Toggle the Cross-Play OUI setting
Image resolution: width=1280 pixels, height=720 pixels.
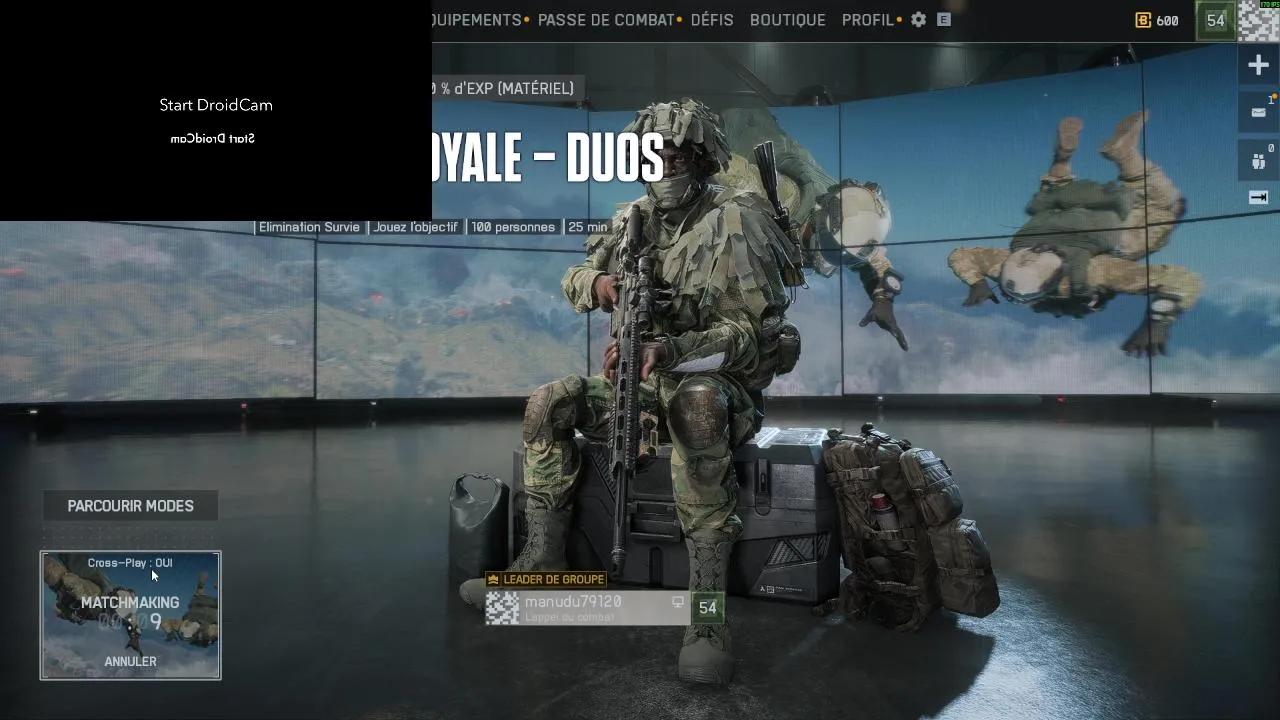click(x=129, y=562)
